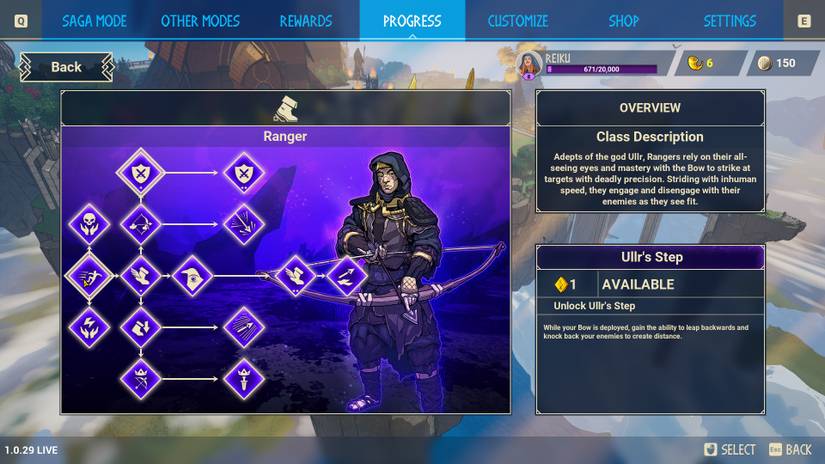Select the lightning hands skill node
This screenshot has height=464, width=825.
pos(88,326)
